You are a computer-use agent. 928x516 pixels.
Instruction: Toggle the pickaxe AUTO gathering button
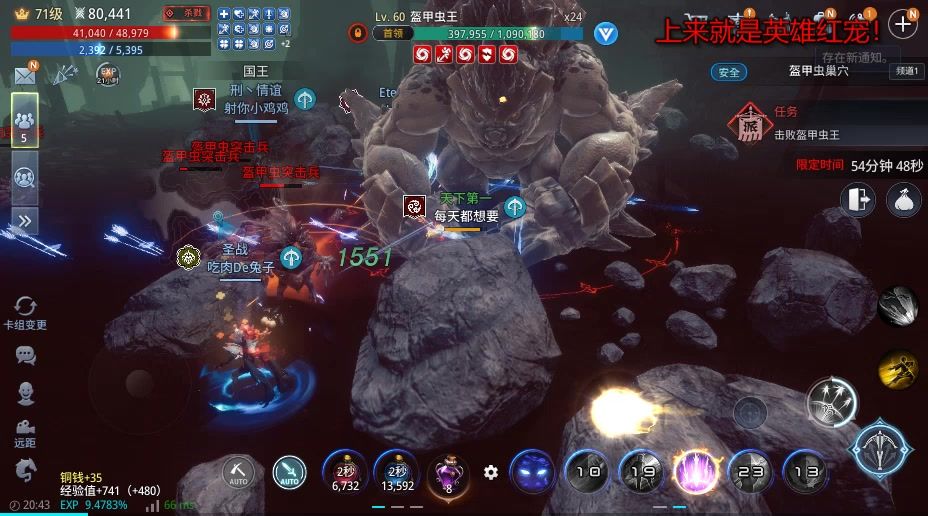click(238, 471)
